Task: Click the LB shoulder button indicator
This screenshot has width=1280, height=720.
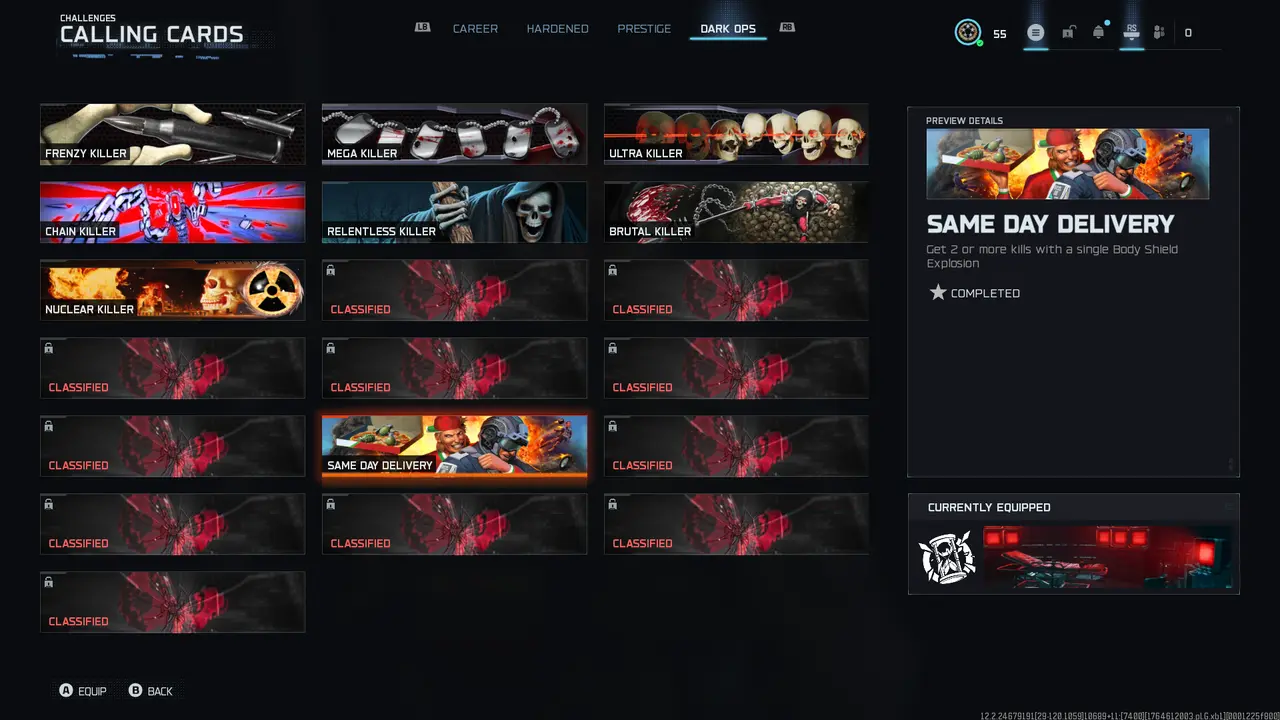Action: tap(422, 28)
